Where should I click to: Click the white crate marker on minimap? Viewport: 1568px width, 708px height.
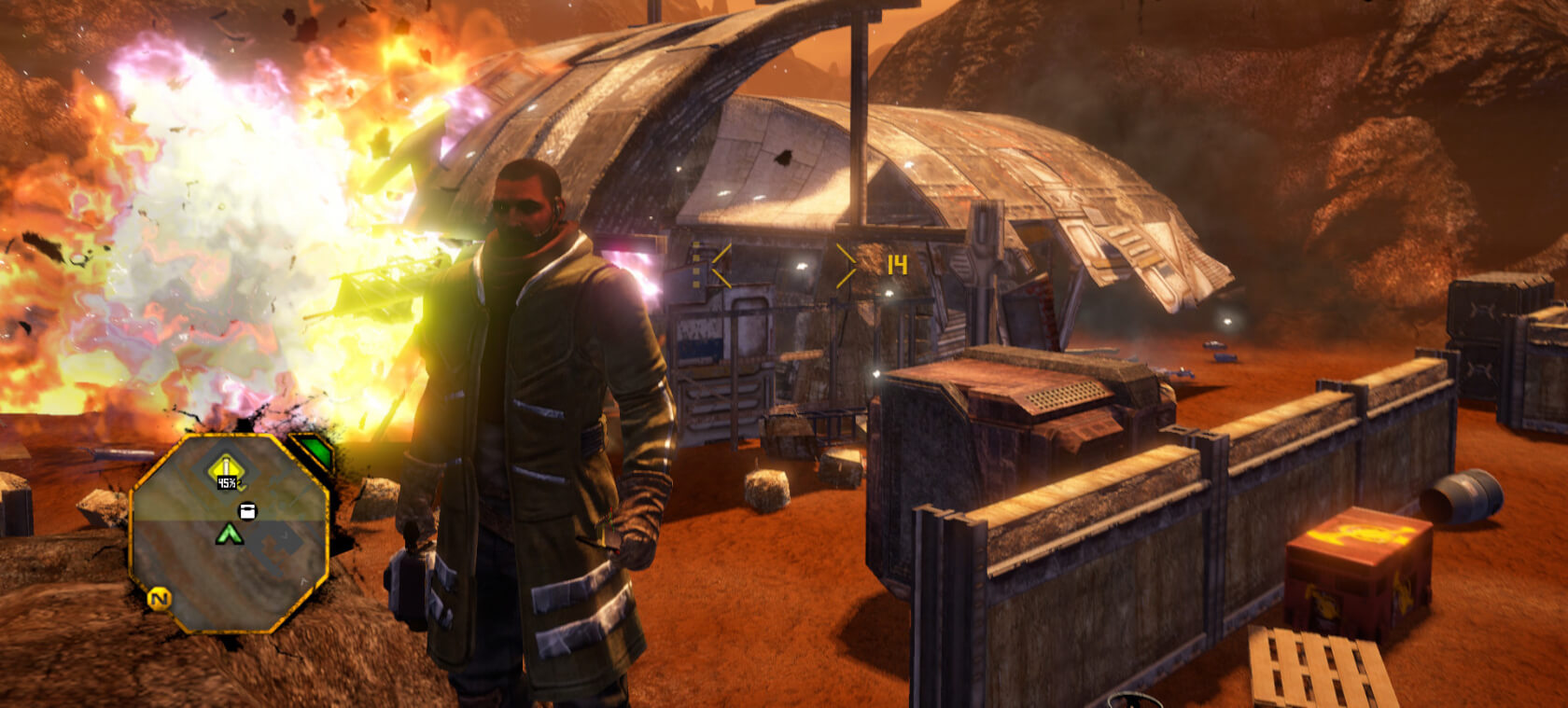247,510
